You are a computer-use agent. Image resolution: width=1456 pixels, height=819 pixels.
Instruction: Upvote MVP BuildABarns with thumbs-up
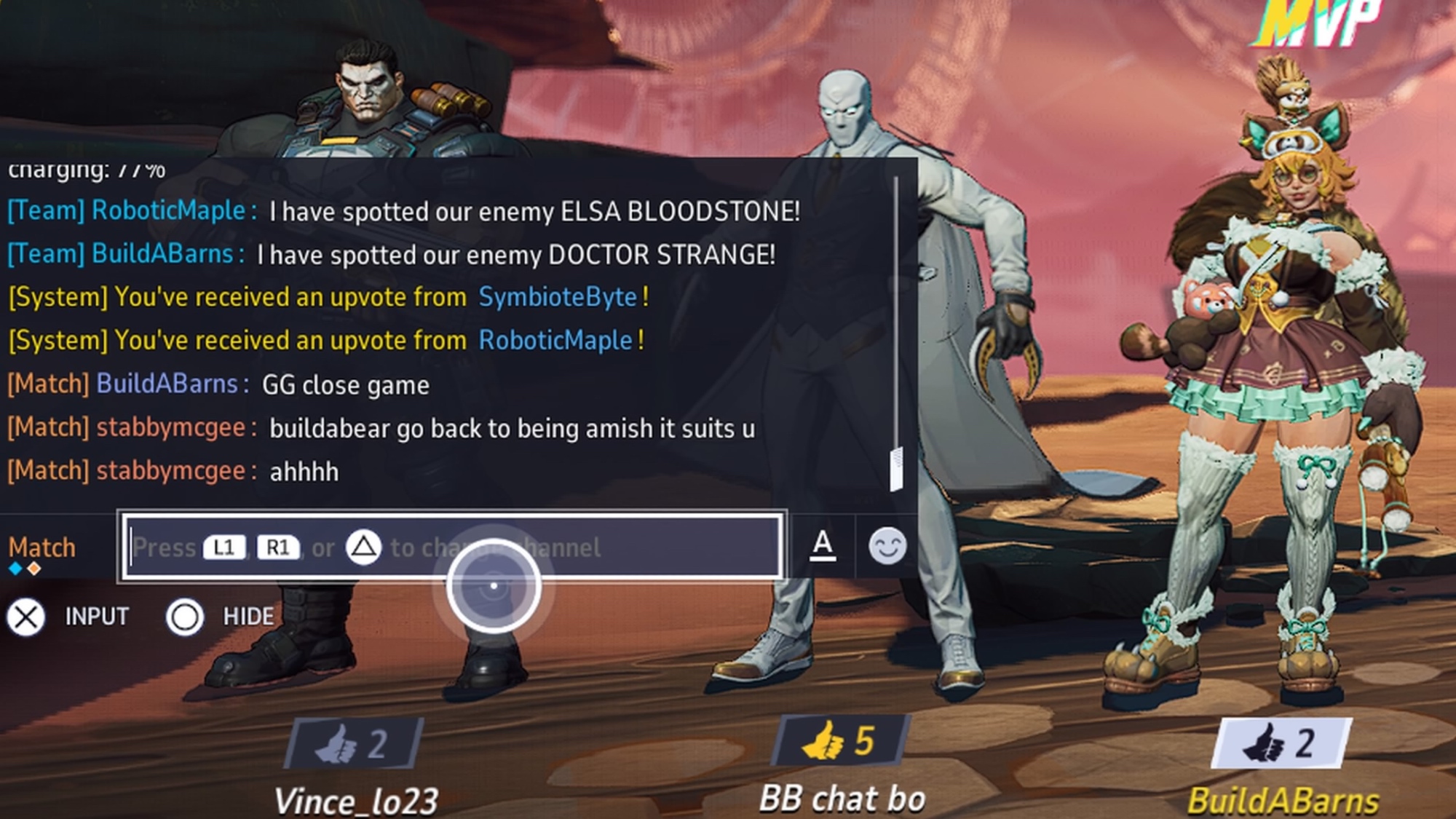coord(1280,743)
